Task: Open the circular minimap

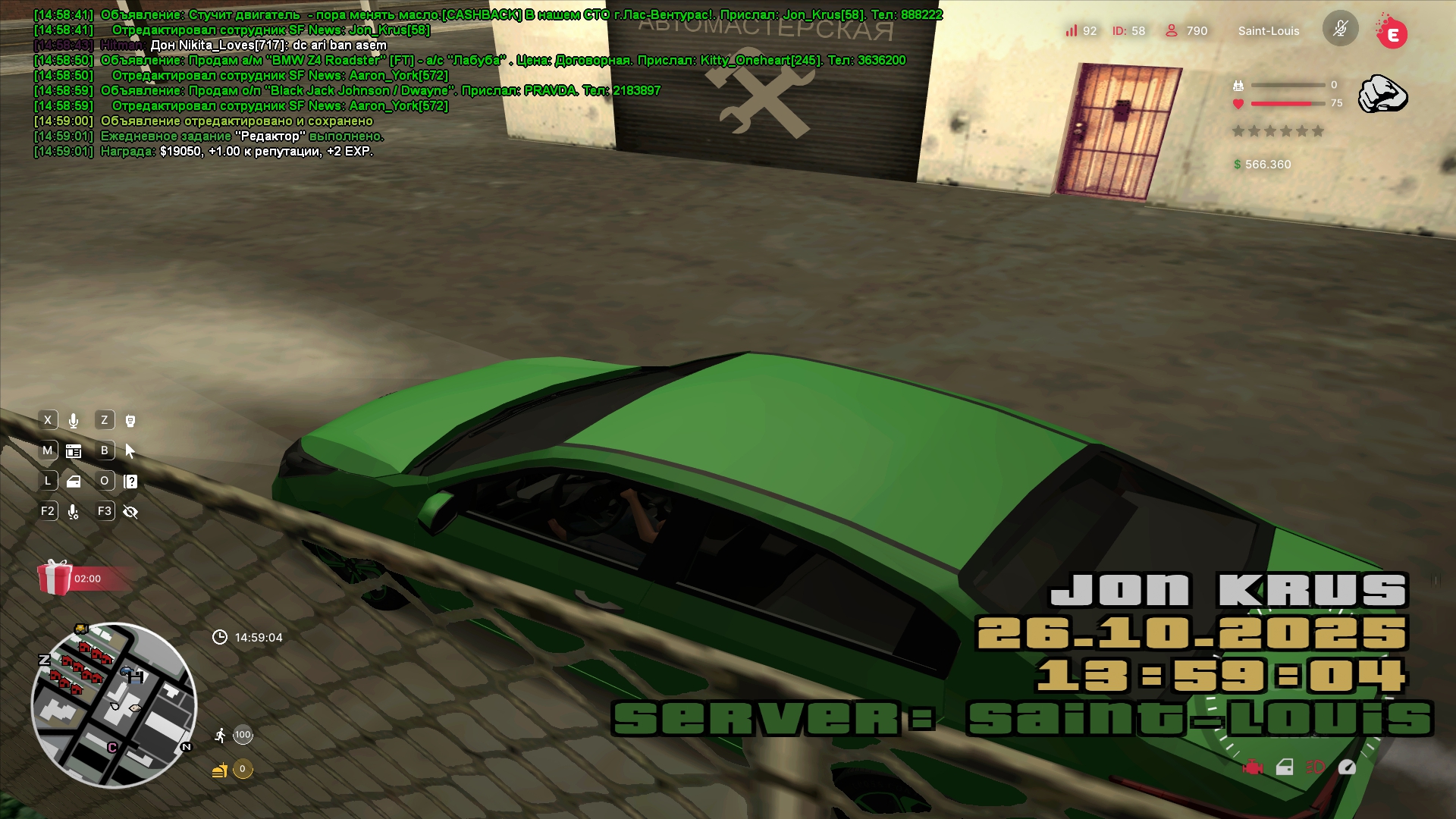Action: pyautogui.click(x=114, y=705)
